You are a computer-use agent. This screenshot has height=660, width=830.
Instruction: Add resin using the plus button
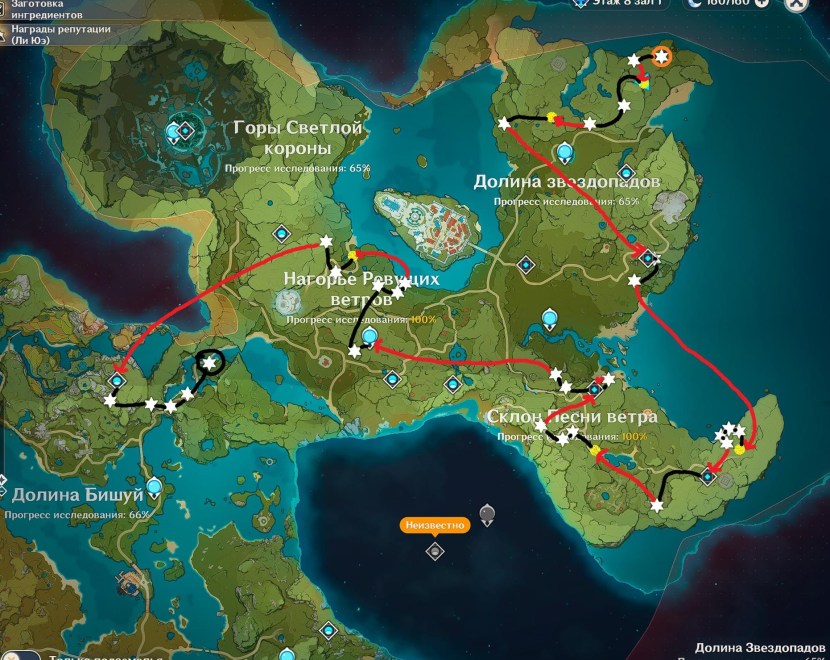762,4
